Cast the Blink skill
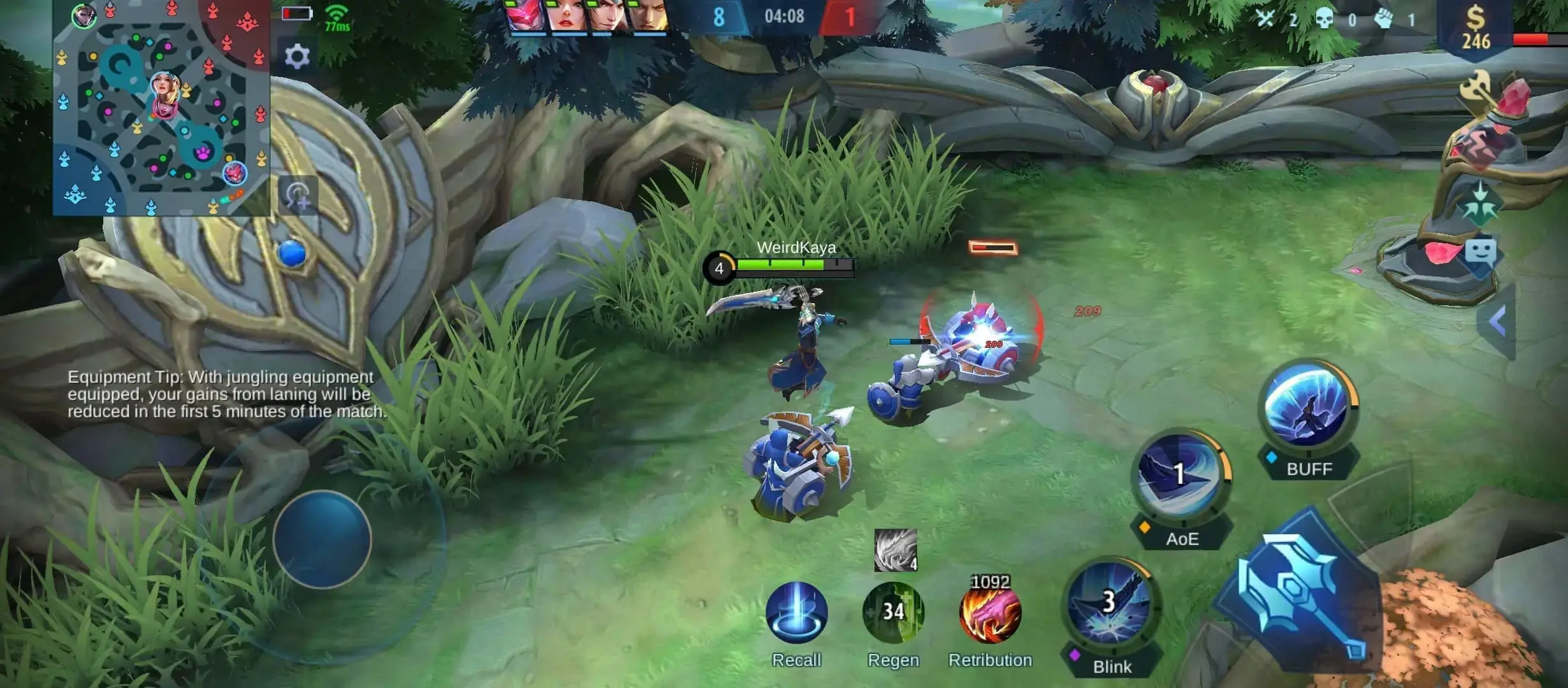1568x688 pixels. (x=1109, y=605)
